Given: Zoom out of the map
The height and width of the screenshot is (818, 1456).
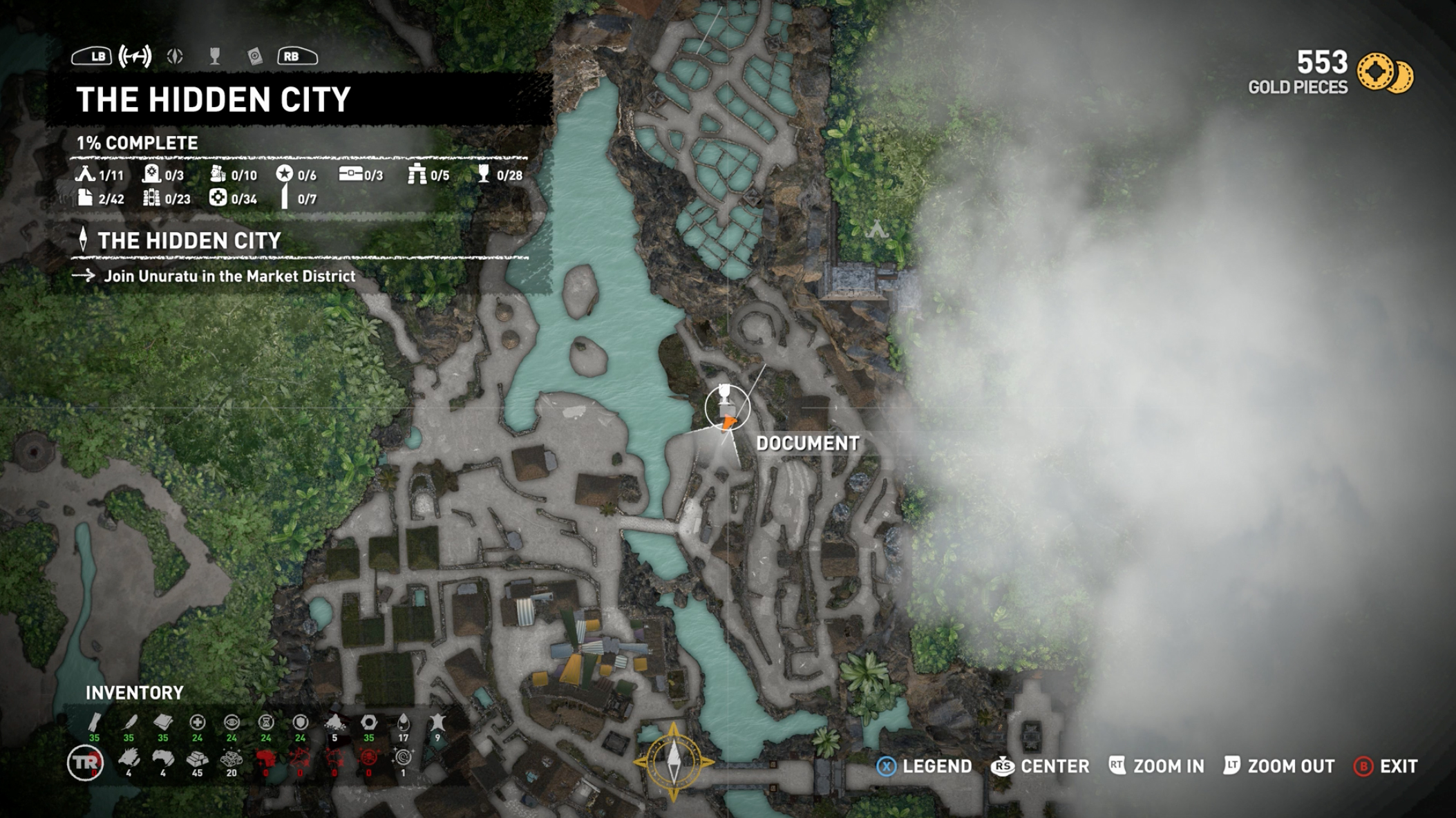Looking at the screenshot, I should pyautogui.click(x=1278, y=766).
